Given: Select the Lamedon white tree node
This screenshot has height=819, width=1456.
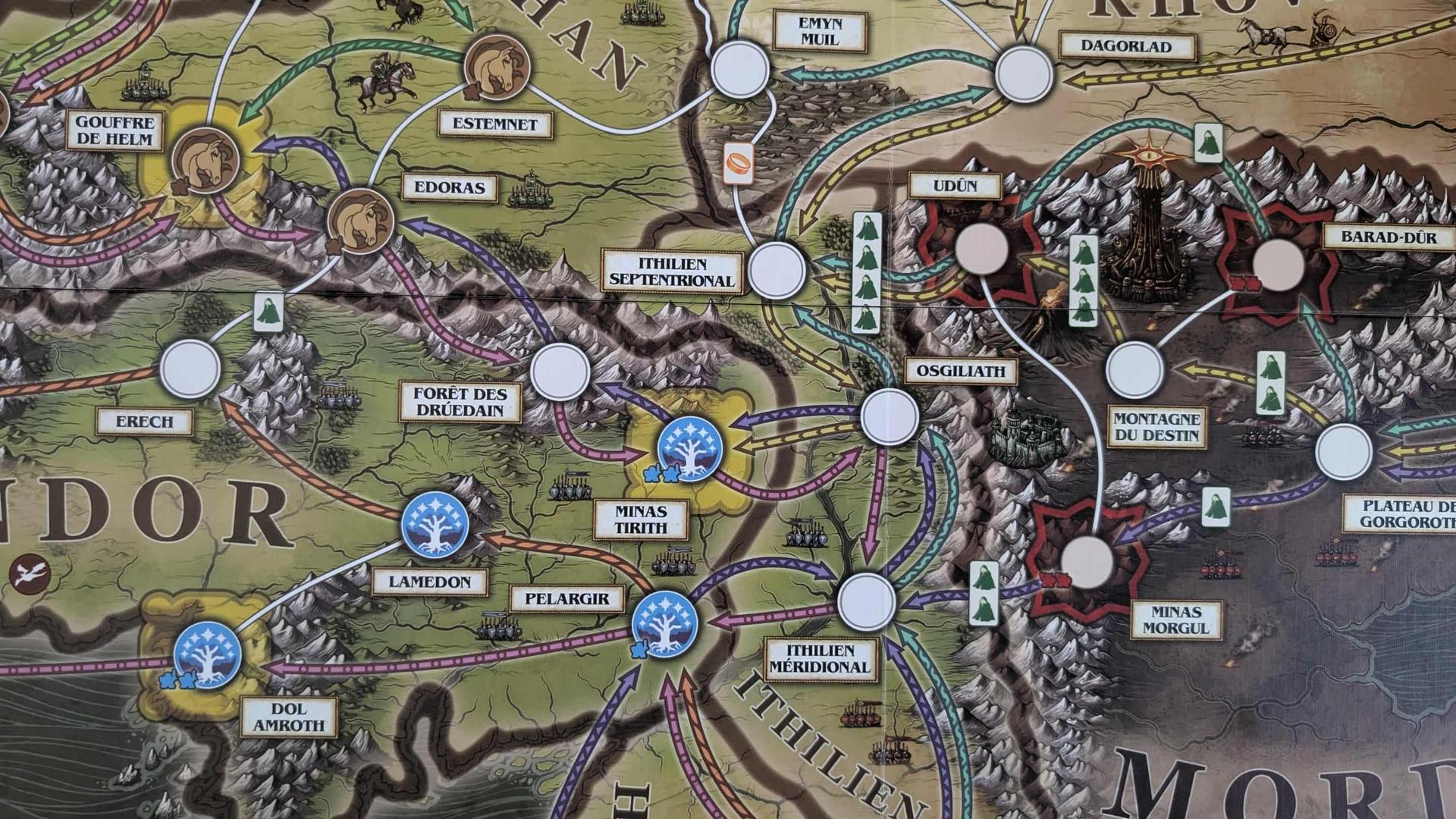Looking at the screenshot, I should (435, 525).
